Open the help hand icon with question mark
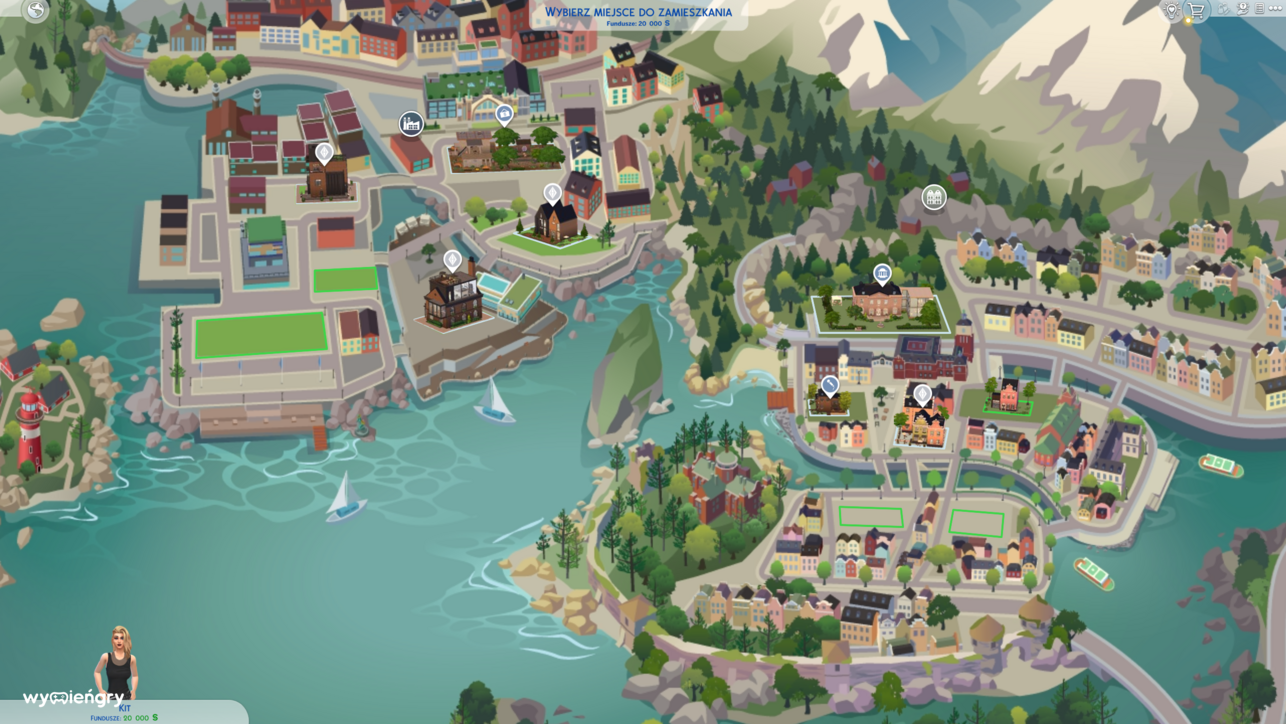The width and height of the screenshot is (1286, 724). (1243, 9)
